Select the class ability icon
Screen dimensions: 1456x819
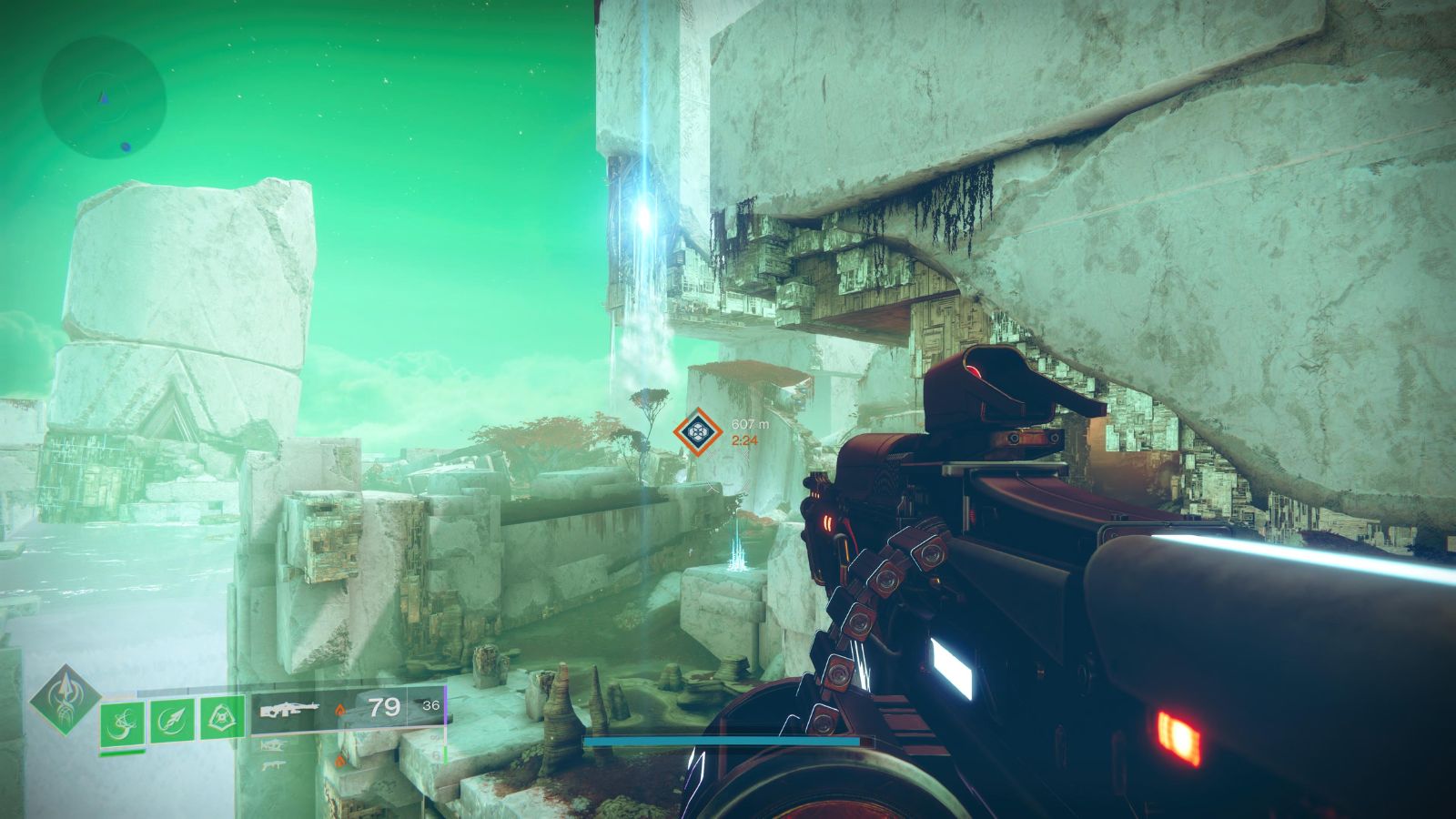[221, 717]
